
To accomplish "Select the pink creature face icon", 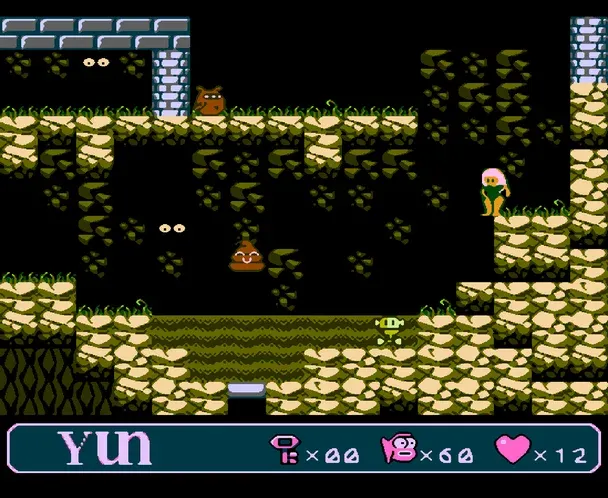I will coord(395,453).
